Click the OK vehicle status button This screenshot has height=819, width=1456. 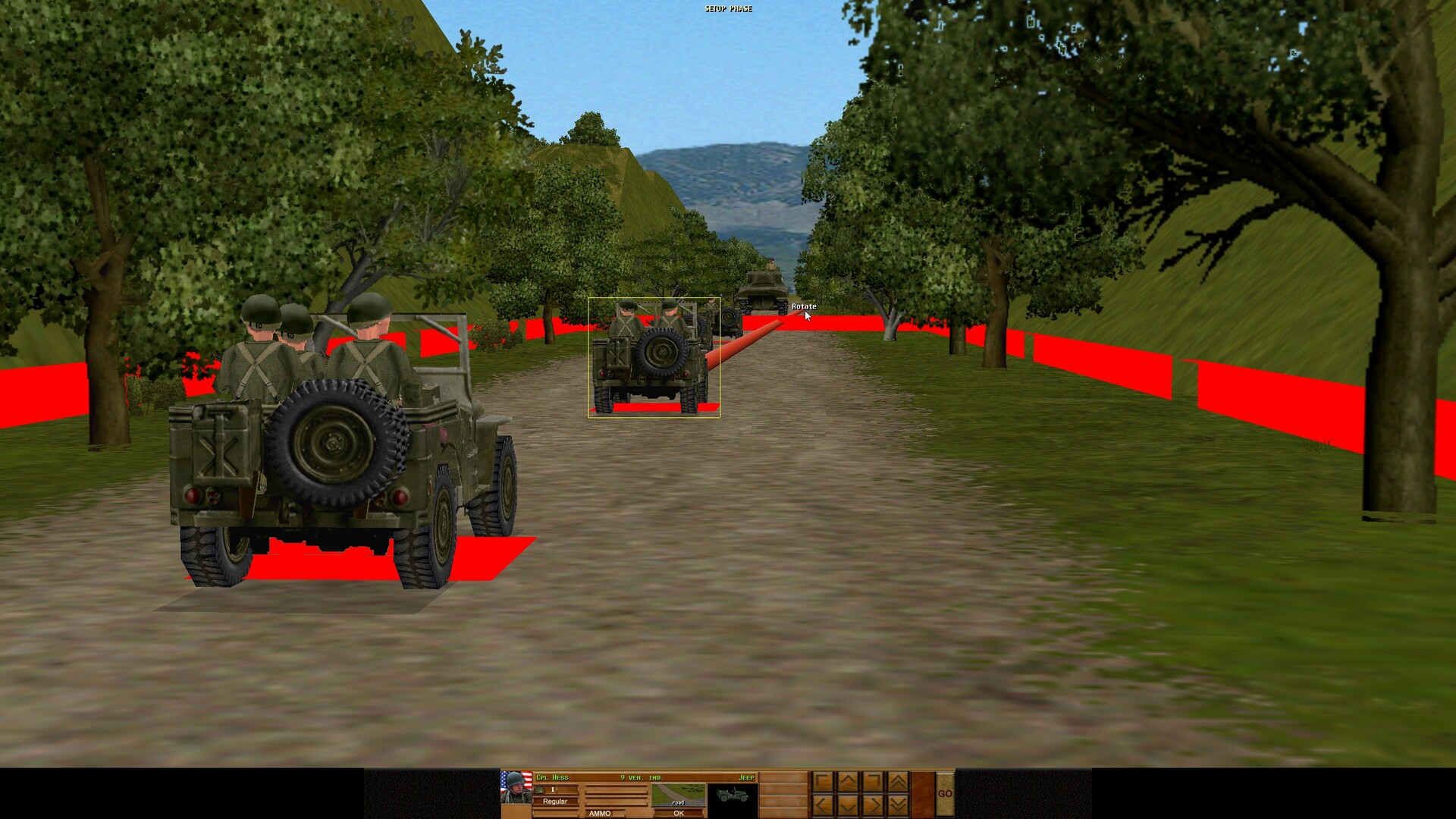click(679, 813)
